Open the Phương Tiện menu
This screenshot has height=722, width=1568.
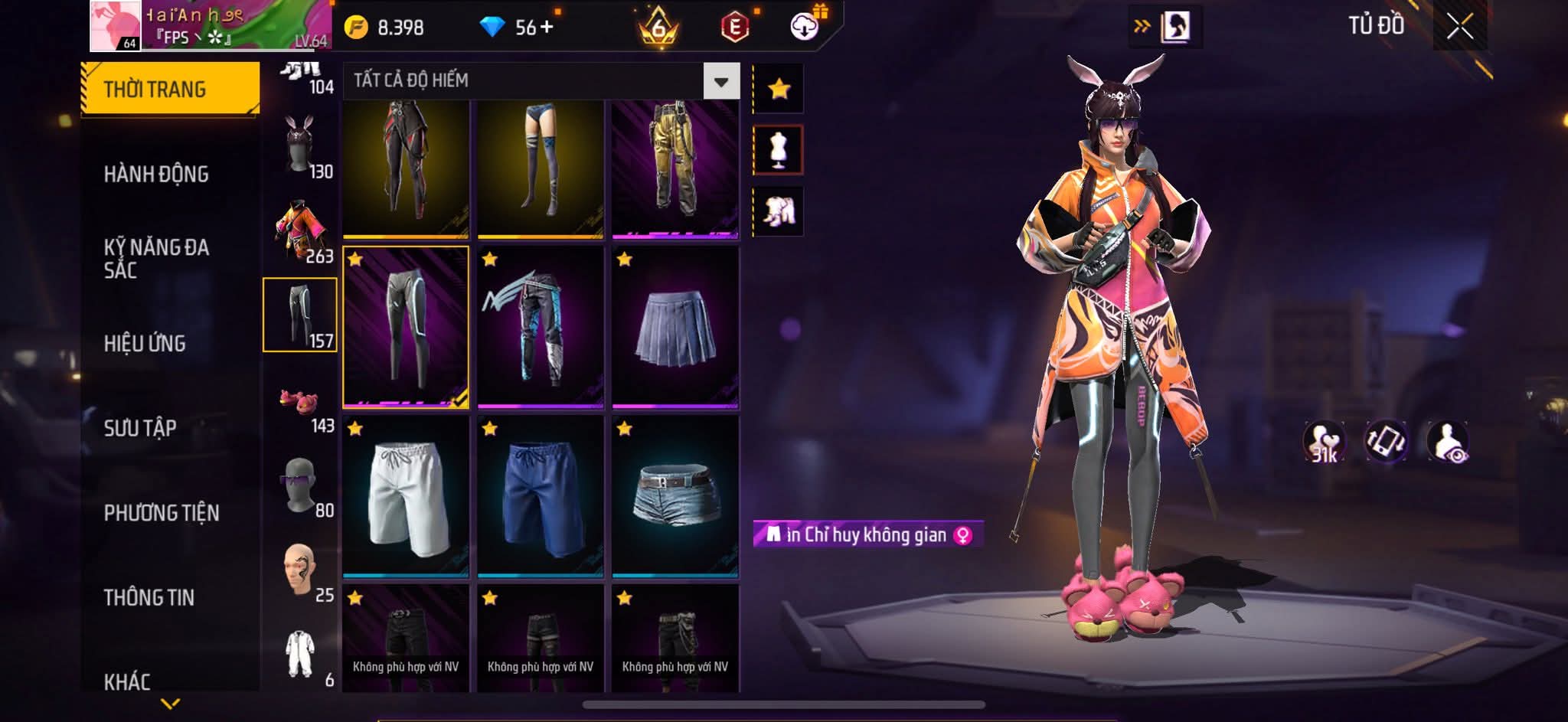[x=162, y=512]
